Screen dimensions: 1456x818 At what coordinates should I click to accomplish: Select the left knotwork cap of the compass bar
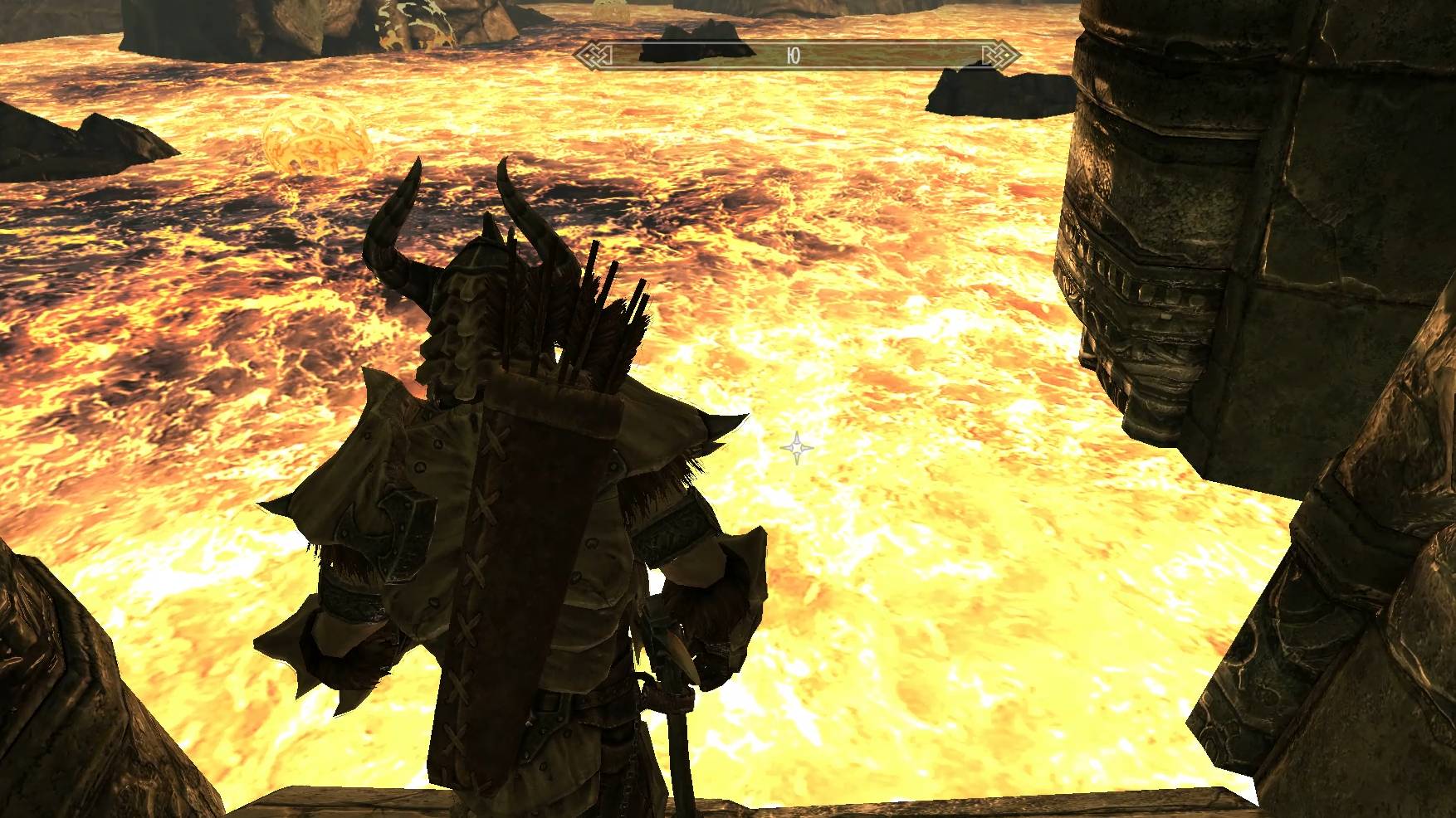tap(596, 51)
